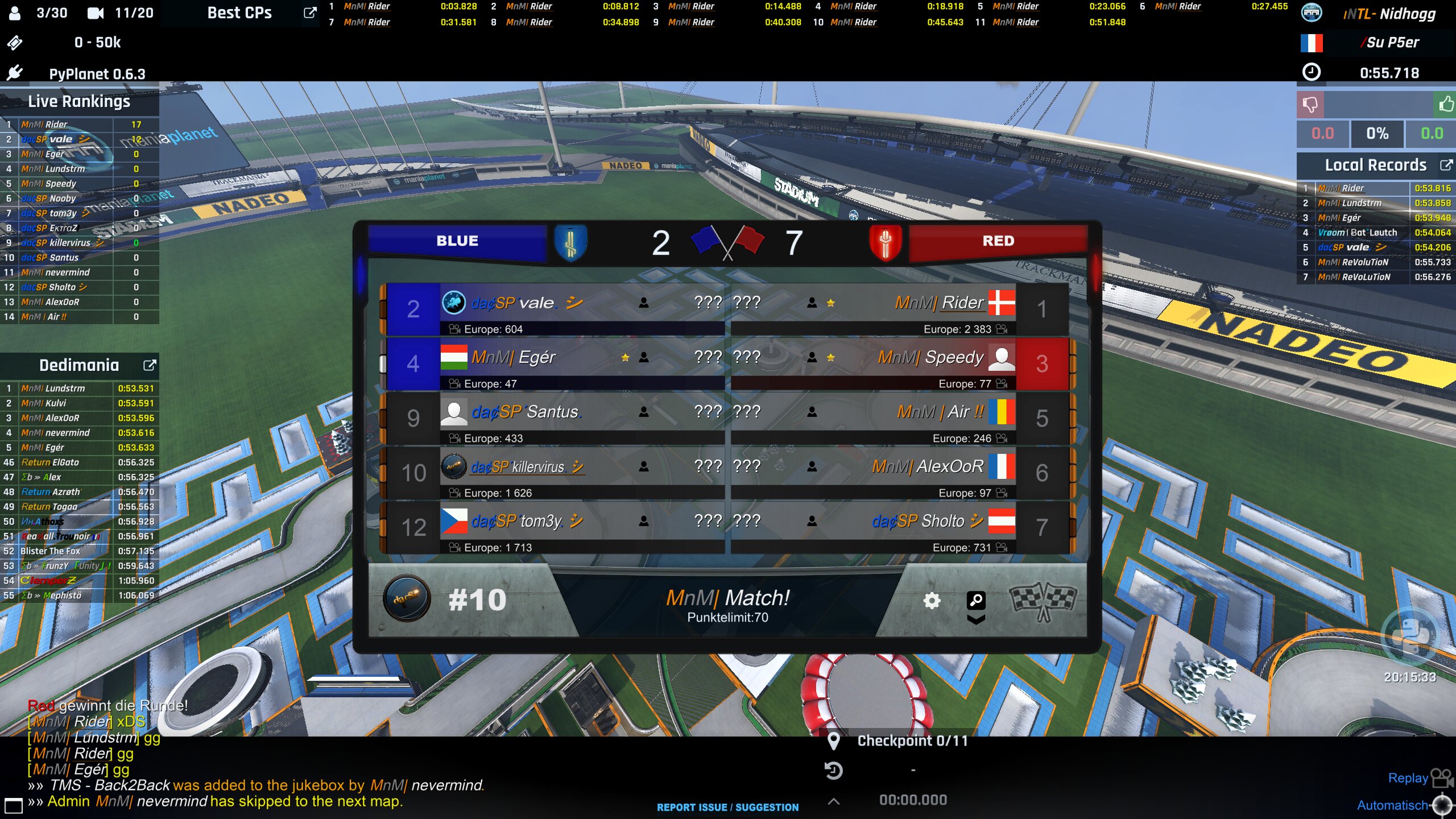The image size is (1456, 819).
Task: Vote thumbs up on this map
Action: pyautogui.click(x=1445, y=105)
